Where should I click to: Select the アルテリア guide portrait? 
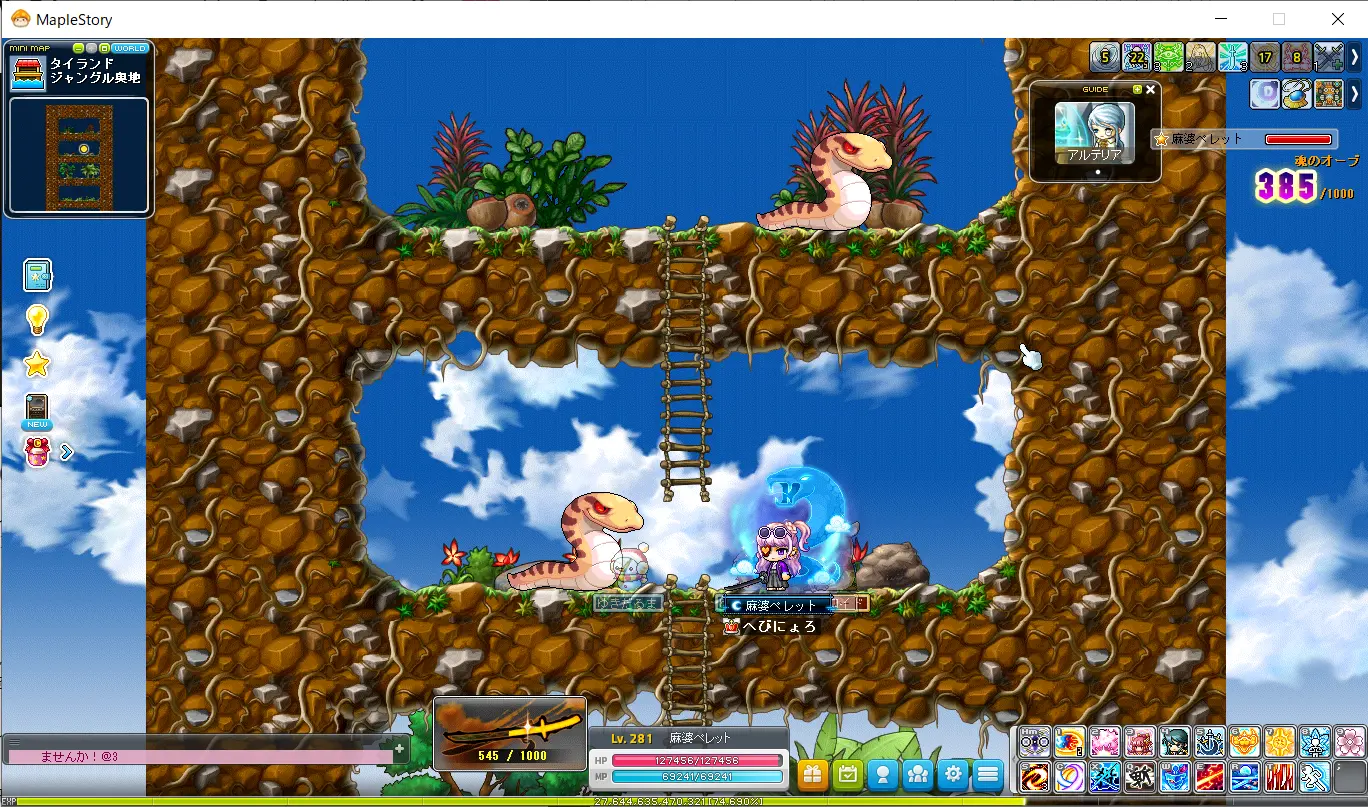tap(1095, 131)
